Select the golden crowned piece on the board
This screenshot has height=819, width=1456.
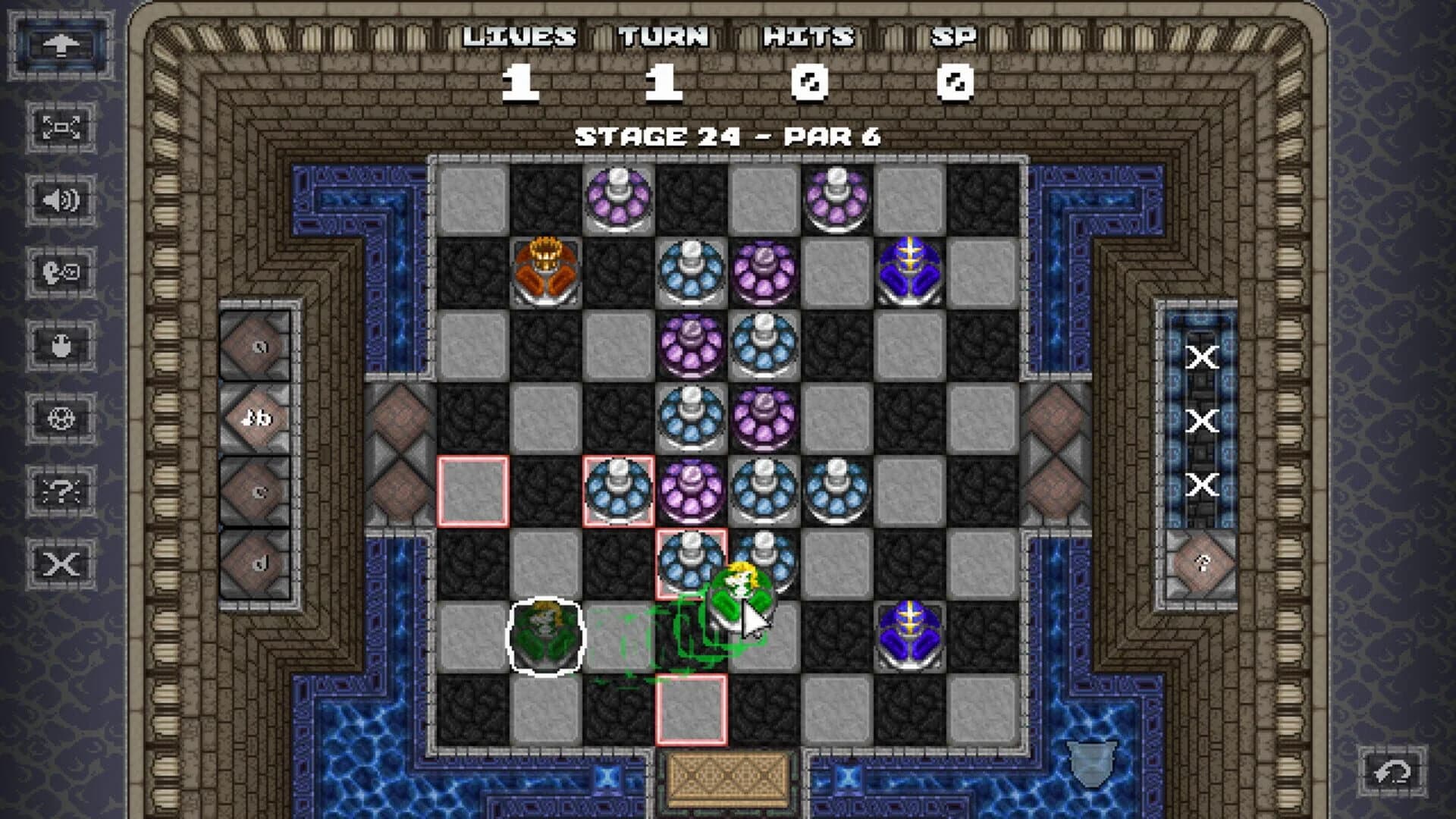click(544, 265)
